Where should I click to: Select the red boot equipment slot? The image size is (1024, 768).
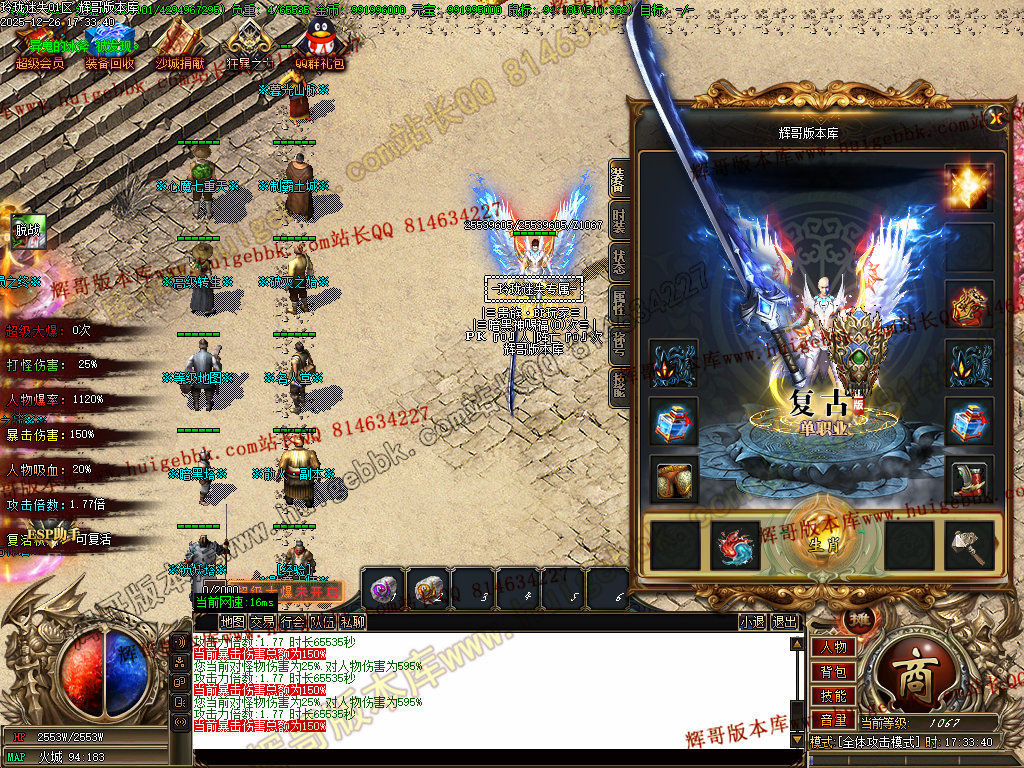970,480
